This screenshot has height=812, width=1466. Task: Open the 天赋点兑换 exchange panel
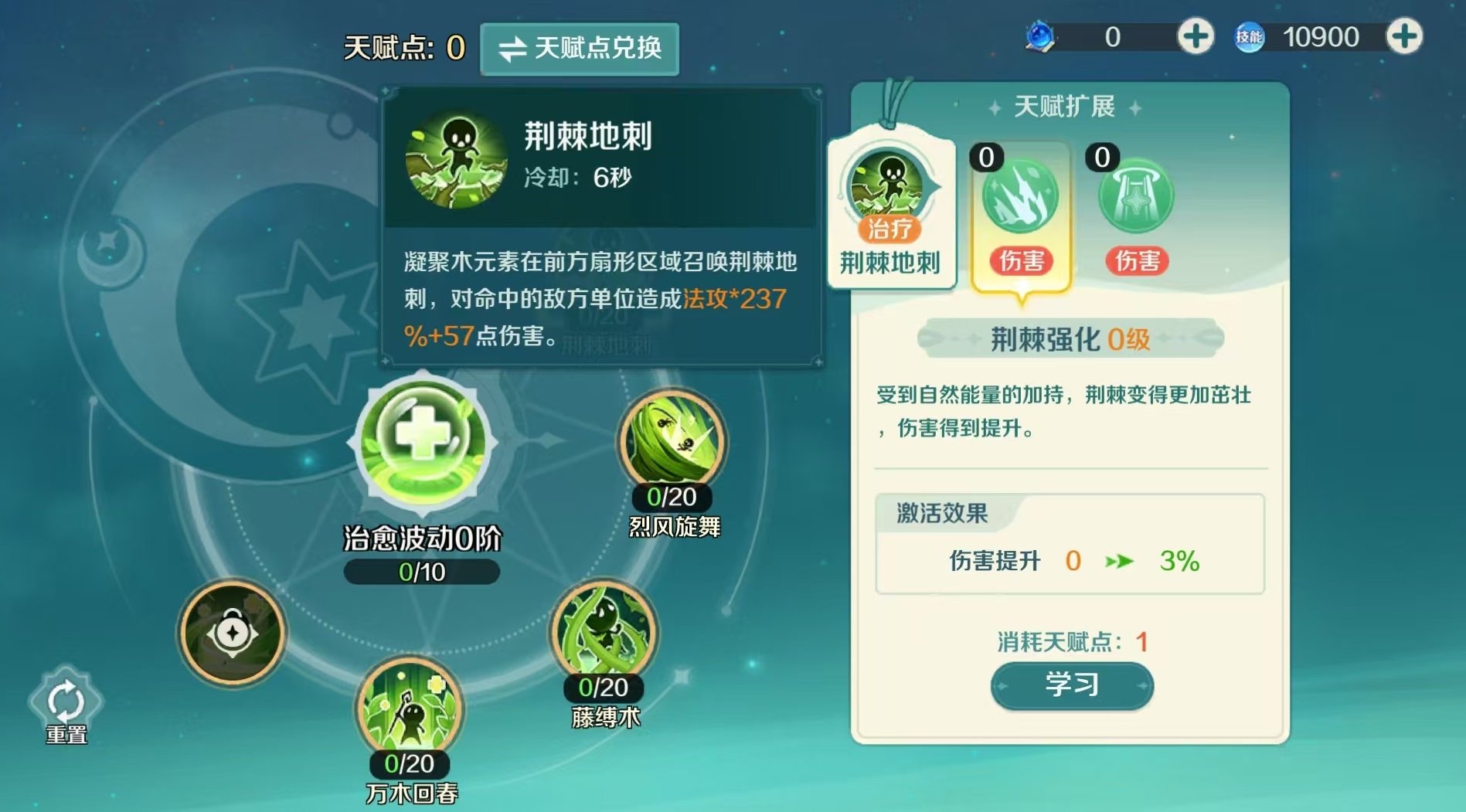click(x=581, y=48)
